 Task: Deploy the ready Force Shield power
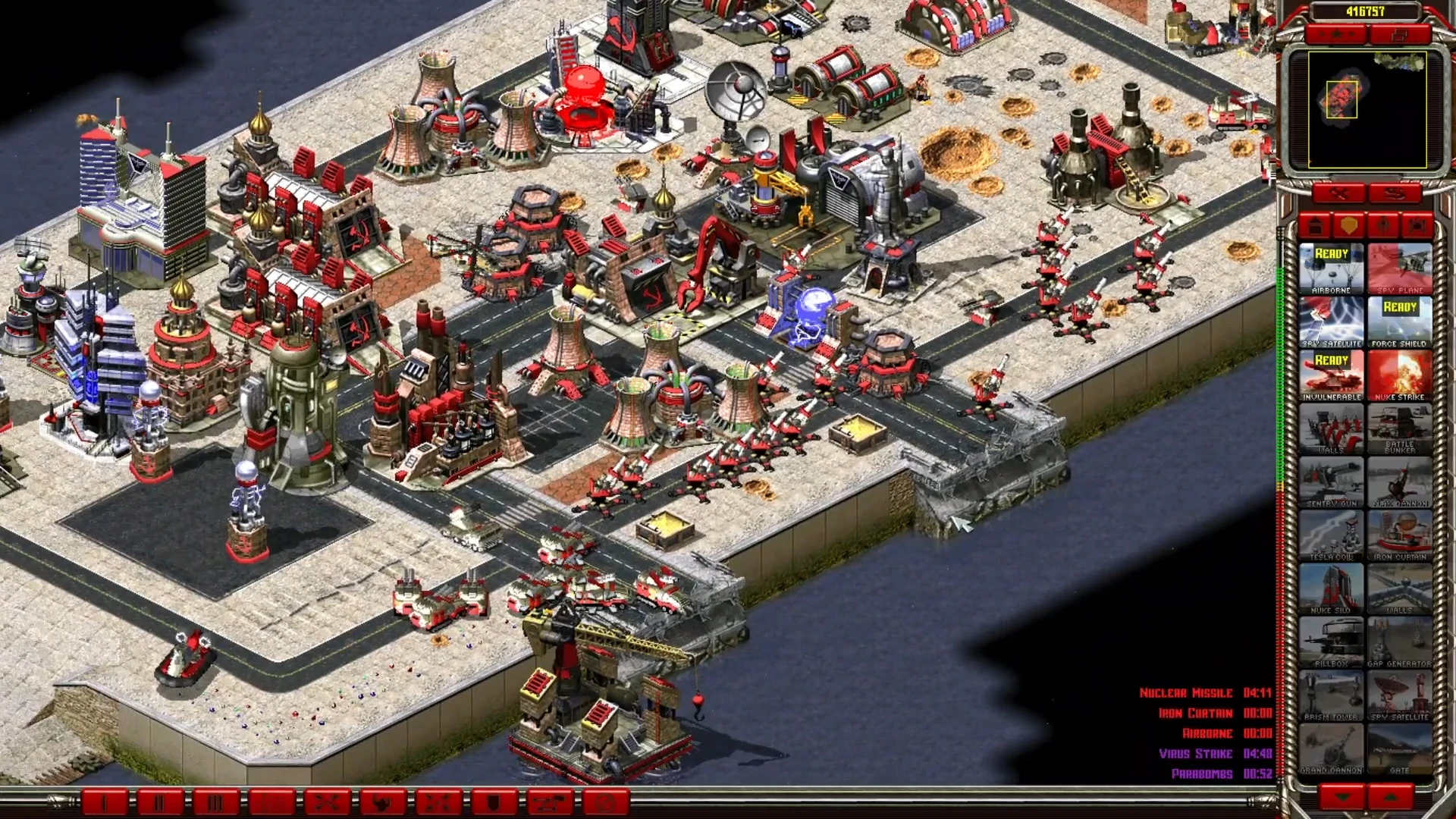tap(1399, 322)
